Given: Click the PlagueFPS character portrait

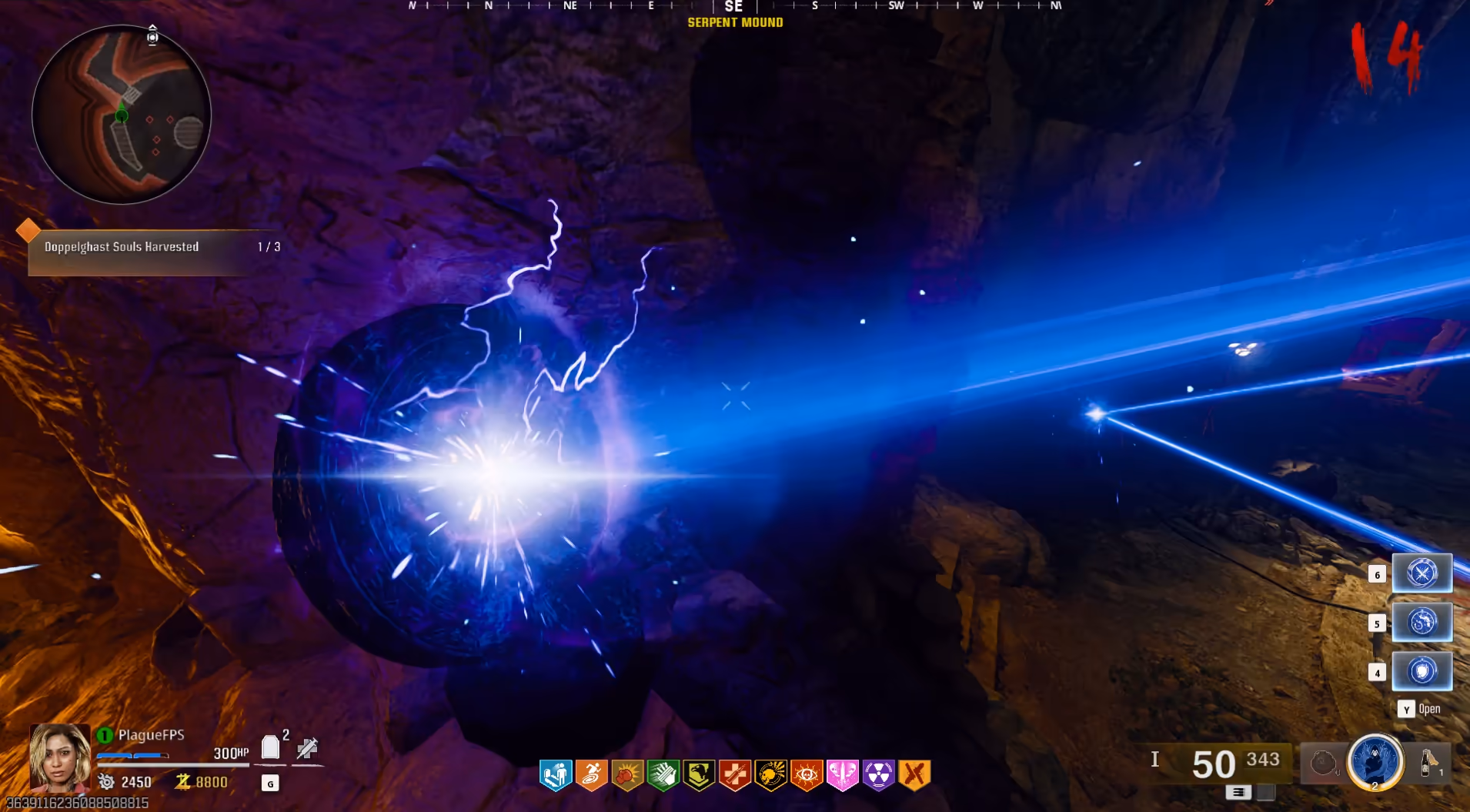Looking at the screenshot, I should (59, 757).
